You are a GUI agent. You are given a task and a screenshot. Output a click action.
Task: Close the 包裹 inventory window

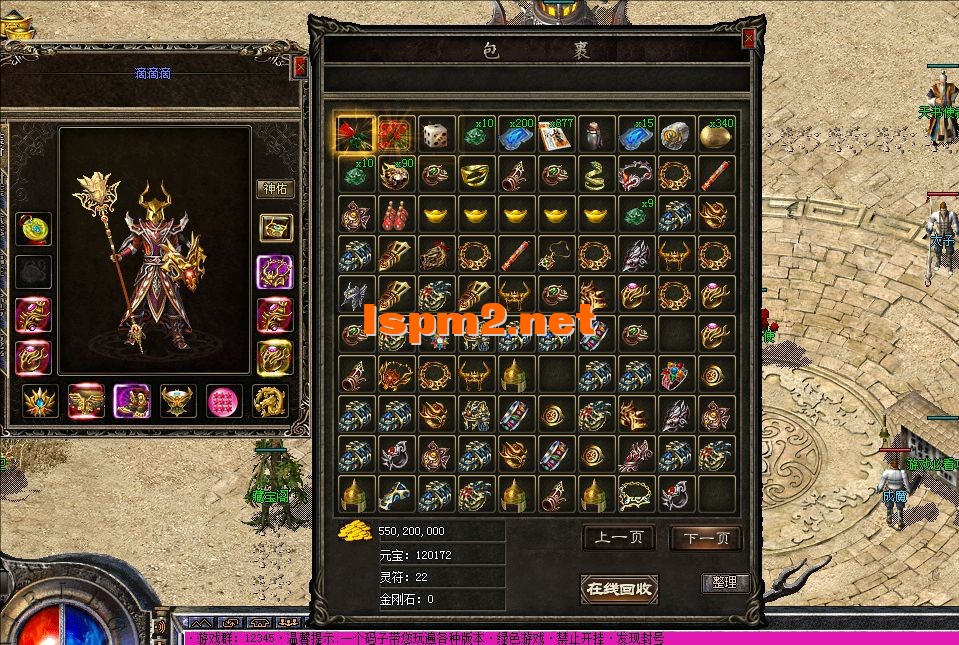[748, 39]
